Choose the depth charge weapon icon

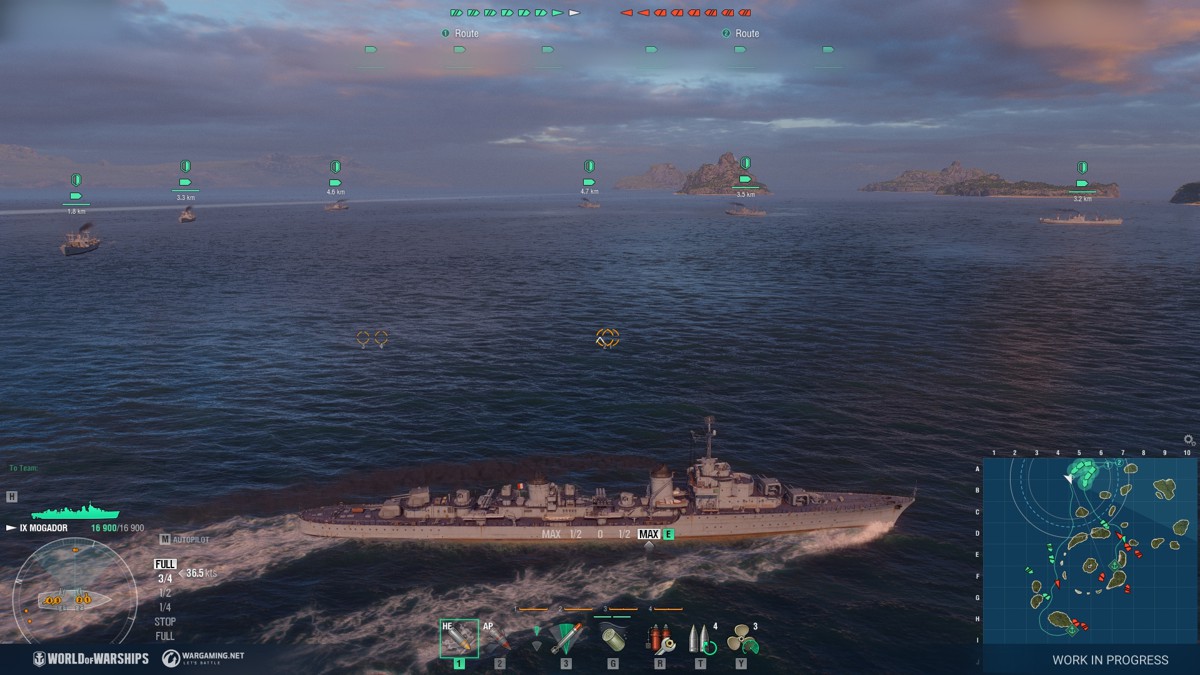[x=612, y=639]
